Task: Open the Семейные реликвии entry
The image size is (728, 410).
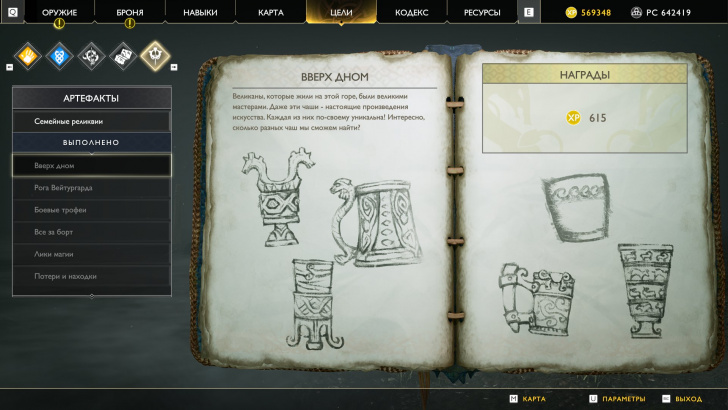Action: click(x=91, y=121)
